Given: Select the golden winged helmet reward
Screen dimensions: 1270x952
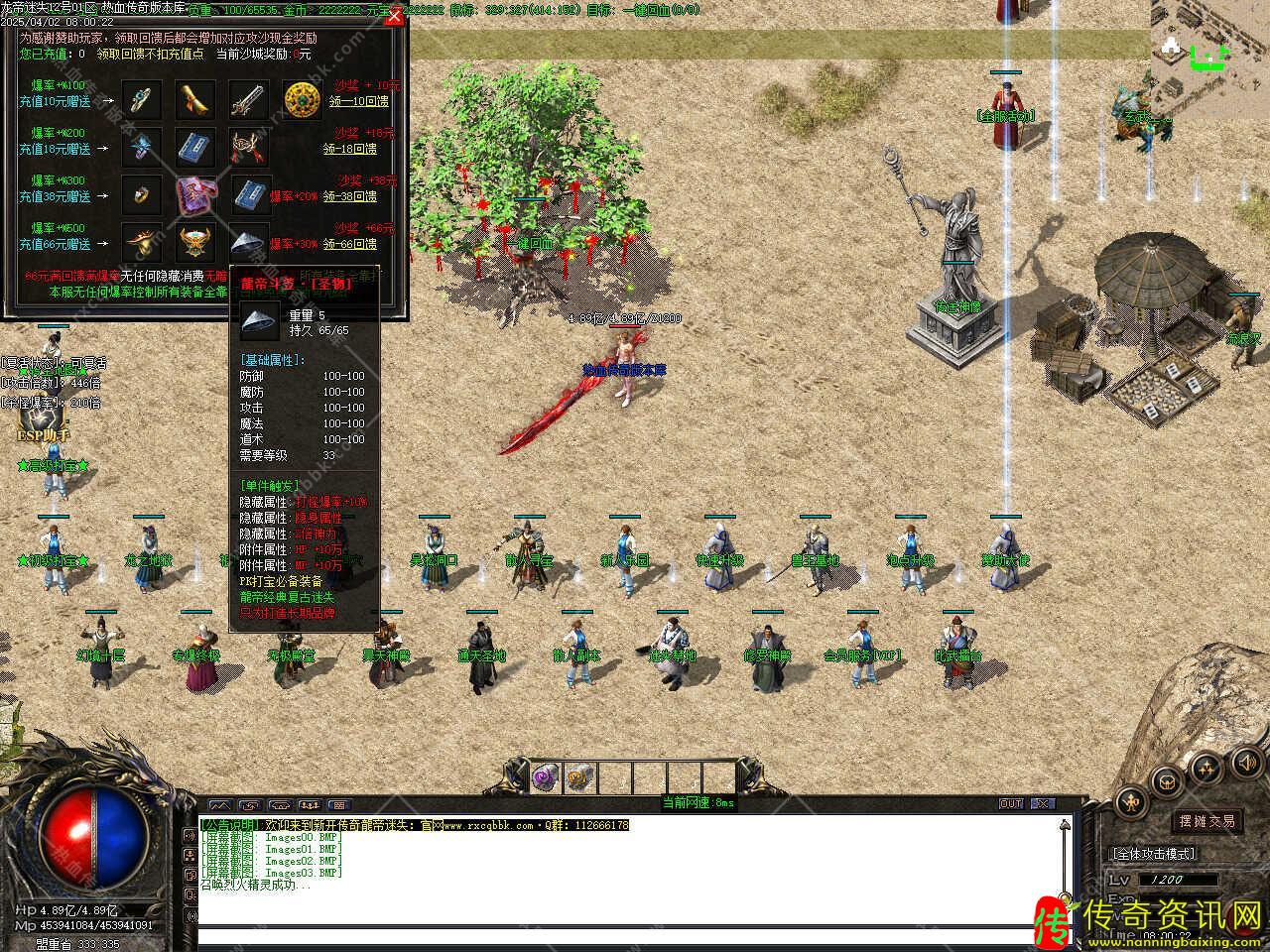Looking at the screenshot, I should [194, 242].
